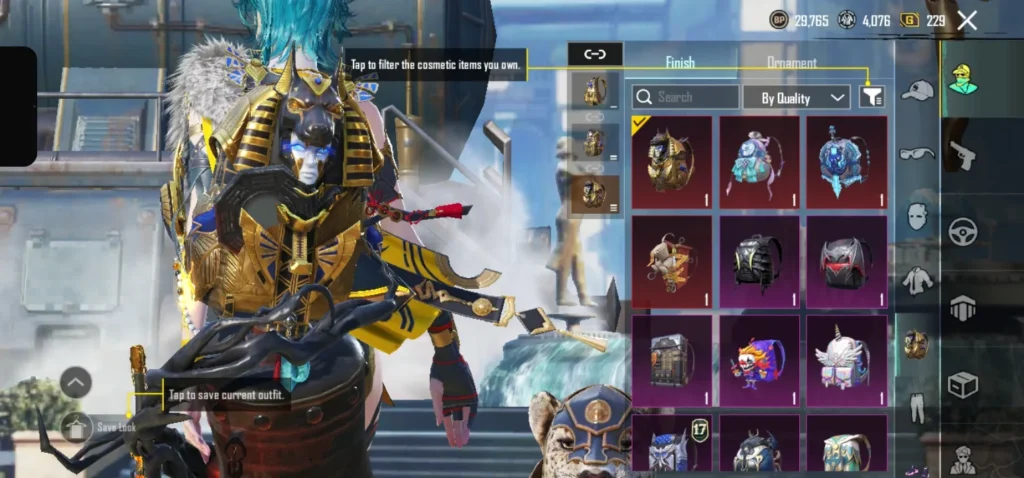Select the red and black bat-wing backpack

coord(846,260)
